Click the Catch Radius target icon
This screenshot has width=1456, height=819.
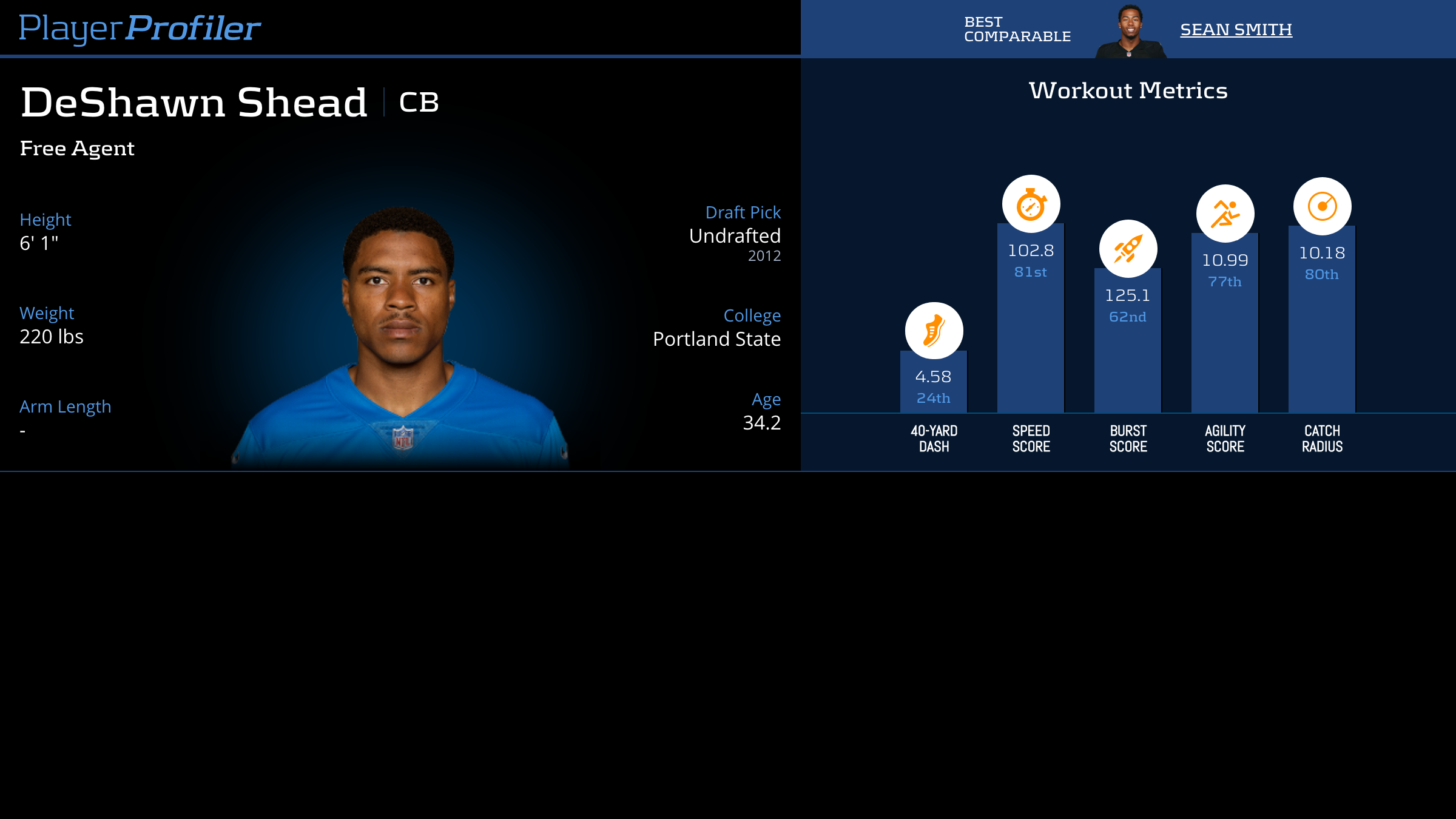click(x=1322, y=206)
